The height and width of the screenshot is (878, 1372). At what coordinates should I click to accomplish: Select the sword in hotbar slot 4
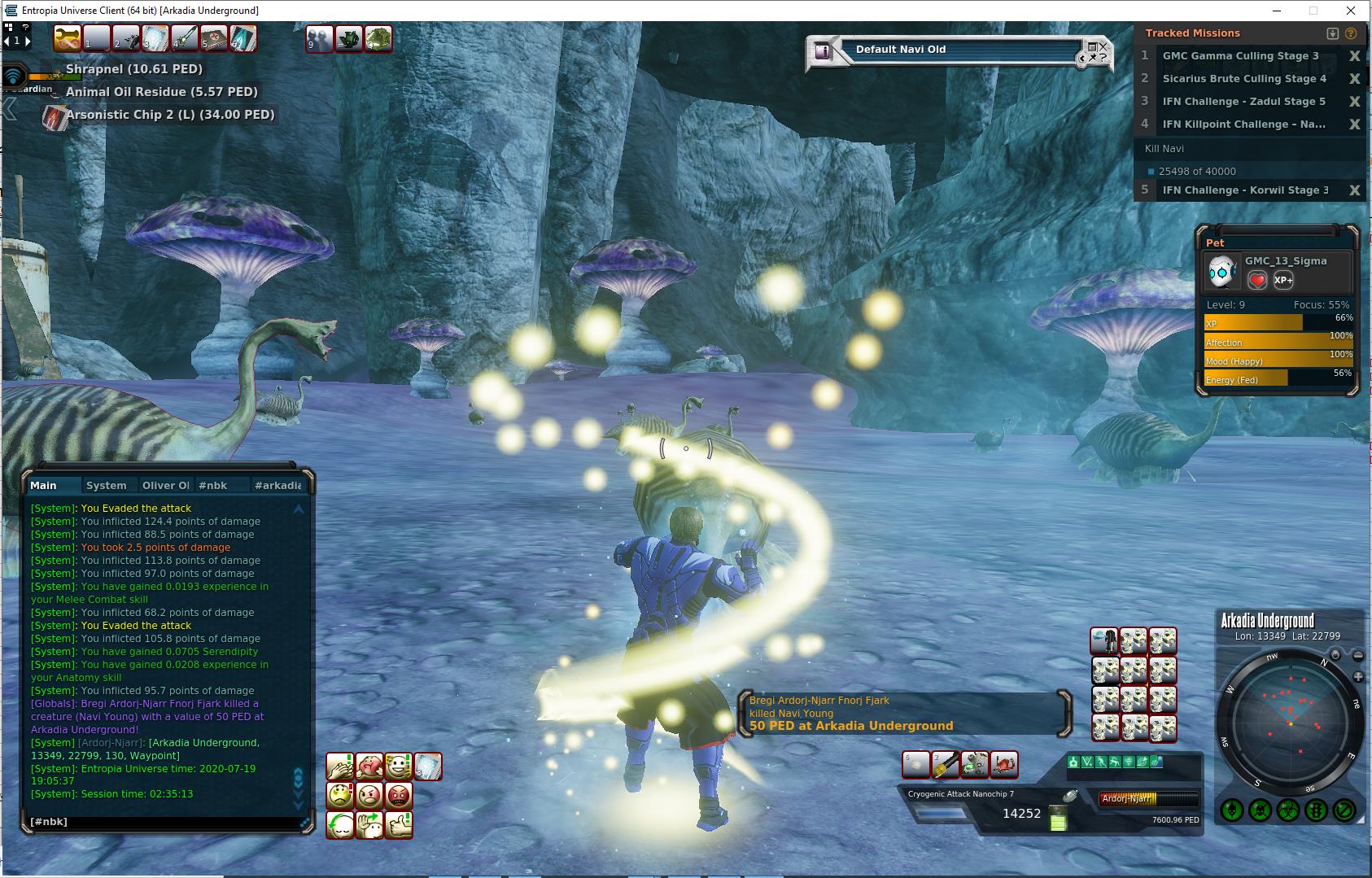click(185, 38)
